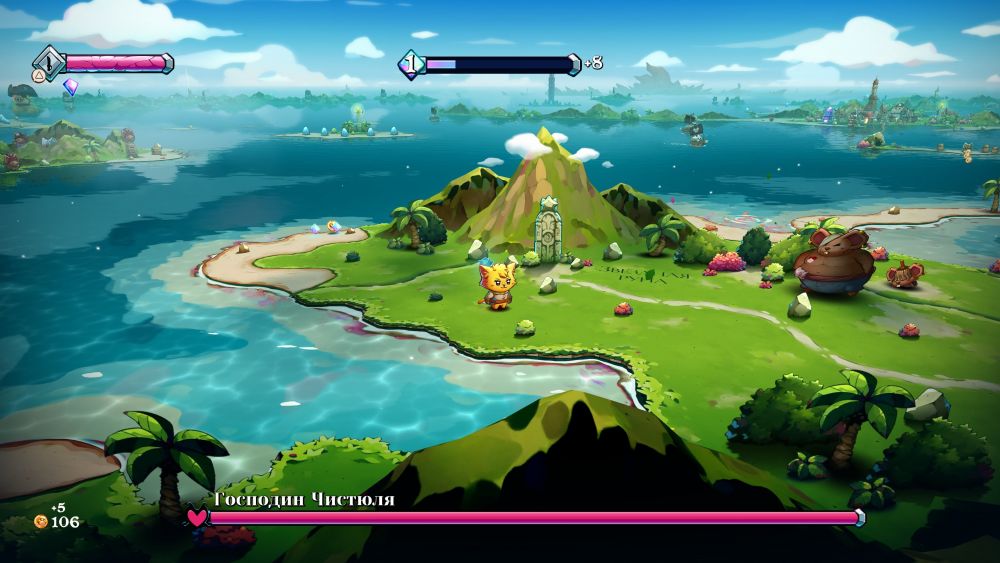This screenshot has width=1000, height=563.
Task: Click the gold coin icon
Action: [41, 522]
